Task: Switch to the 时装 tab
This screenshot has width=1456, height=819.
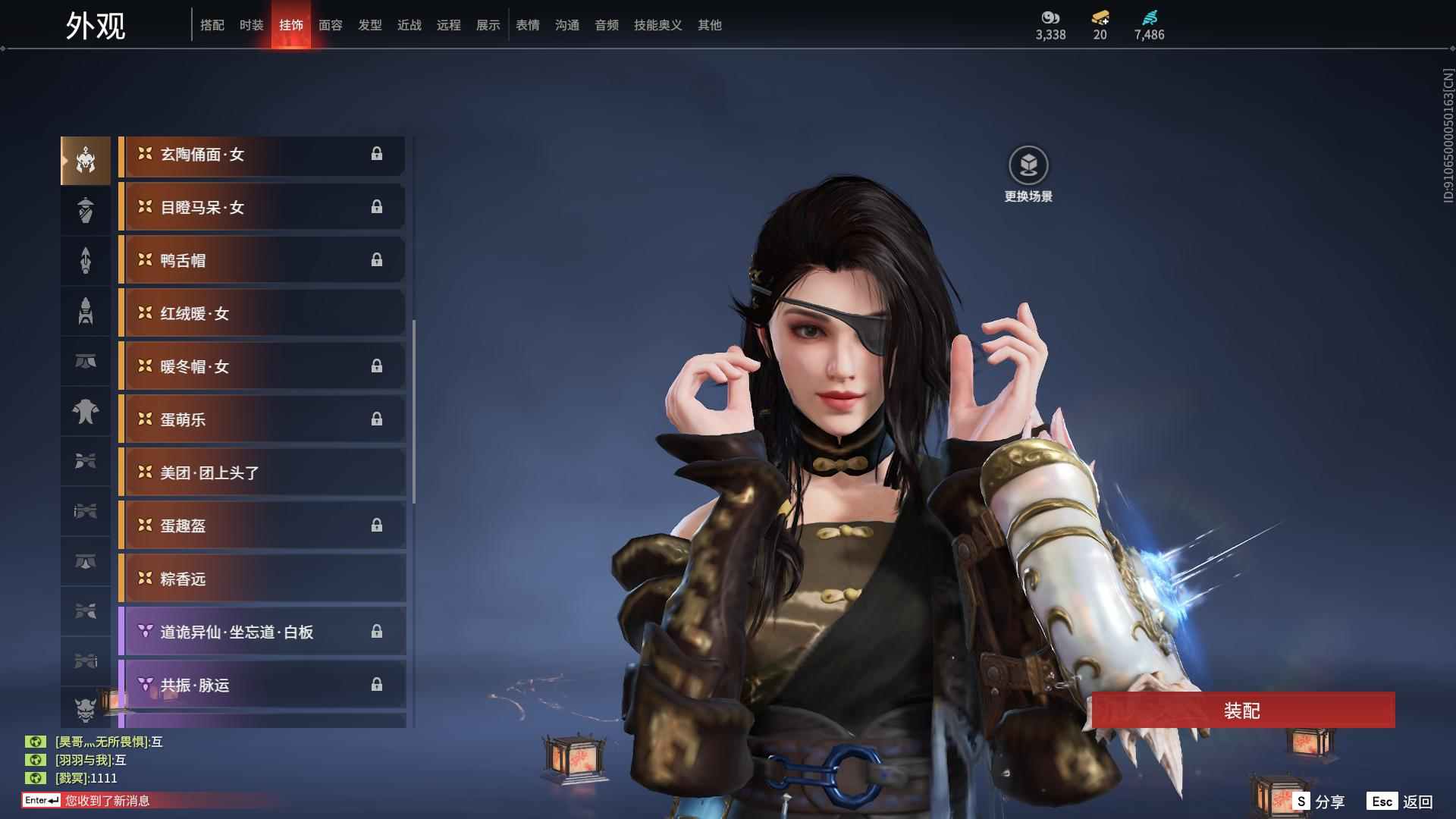Action: (252, 25)
